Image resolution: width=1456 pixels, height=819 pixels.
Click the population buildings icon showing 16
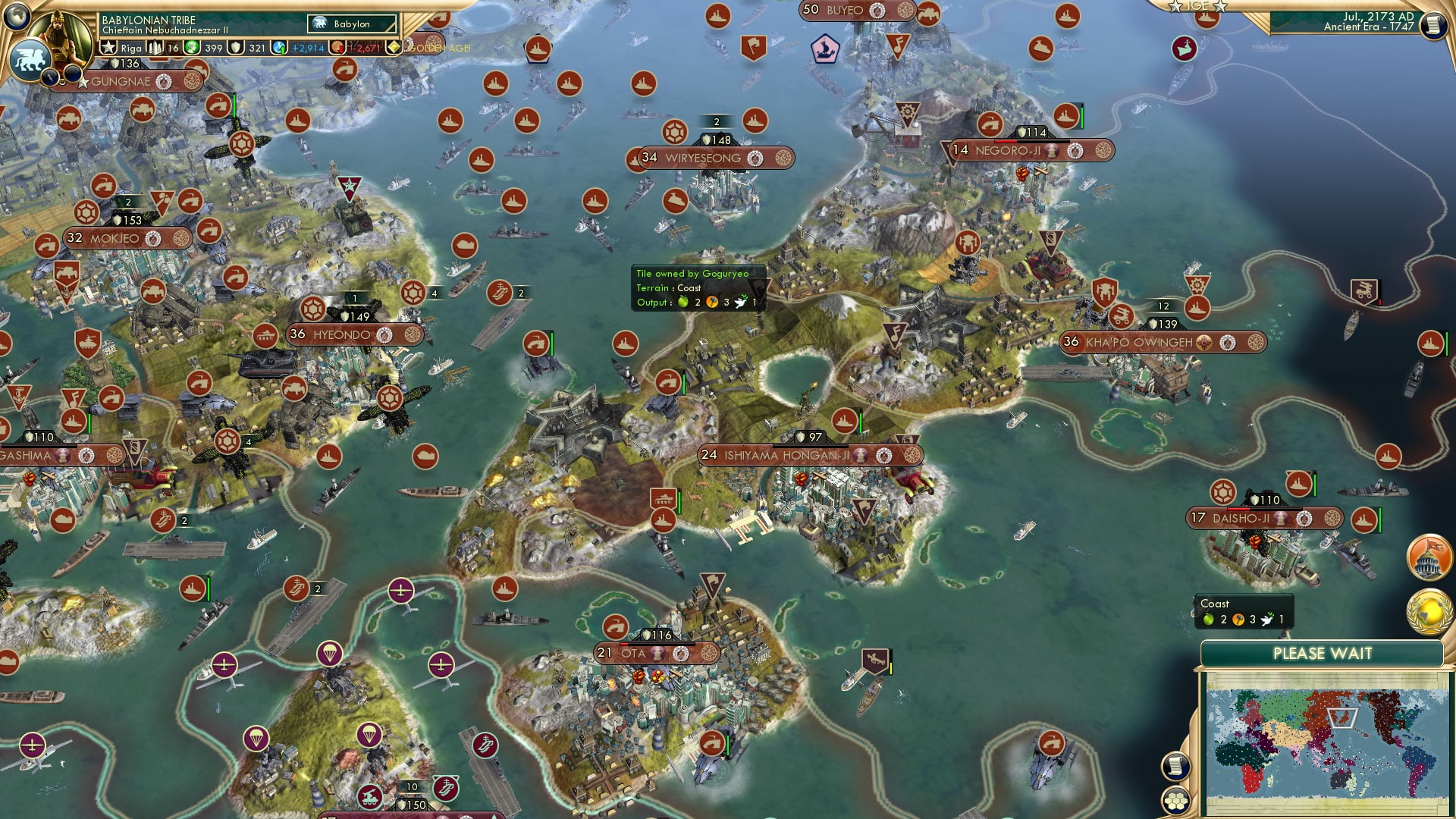(x=155, y=47)
